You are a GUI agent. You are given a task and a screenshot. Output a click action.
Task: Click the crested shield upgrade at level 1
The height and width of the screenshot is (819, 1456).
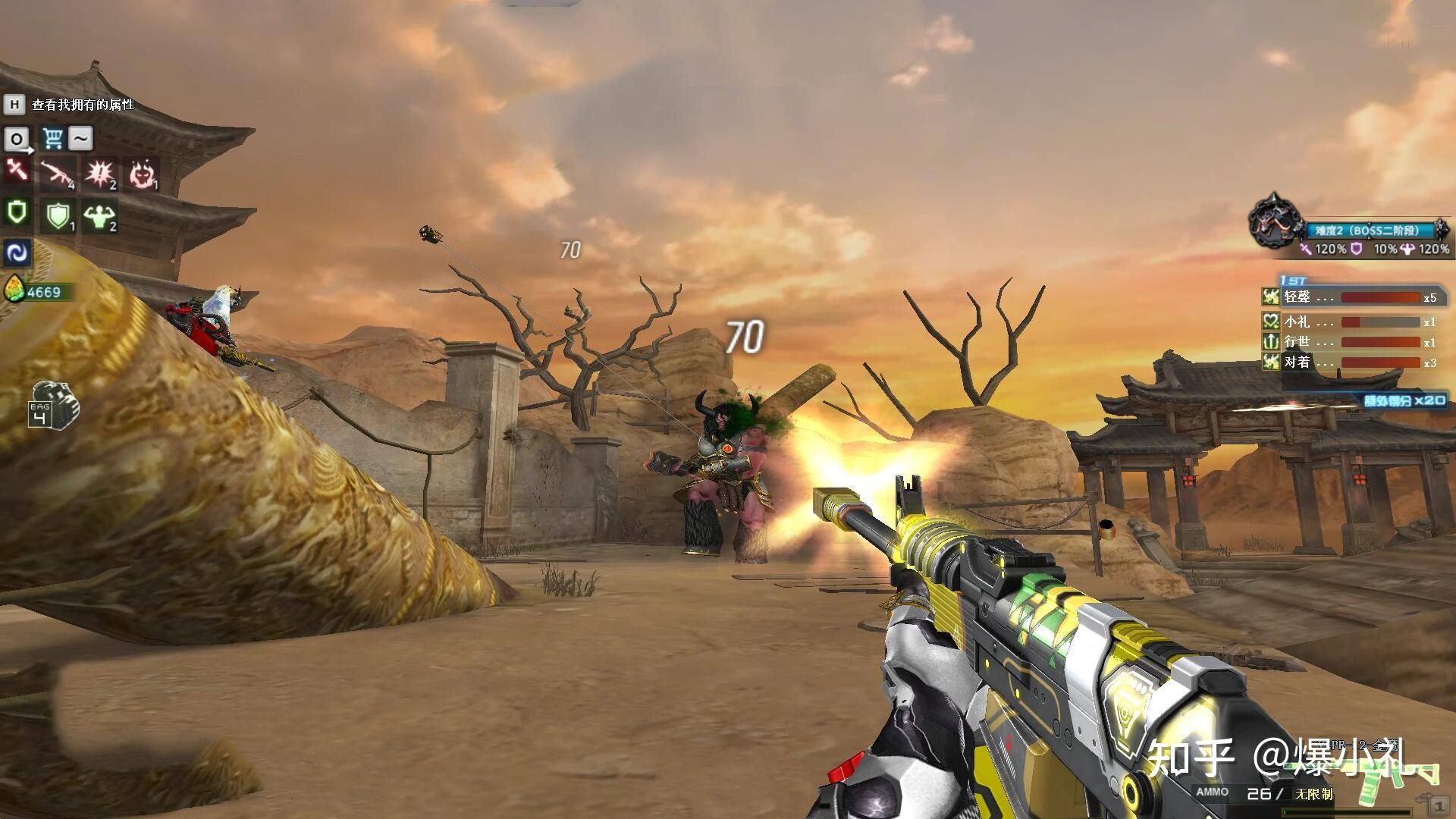click(x=58, y=216)
